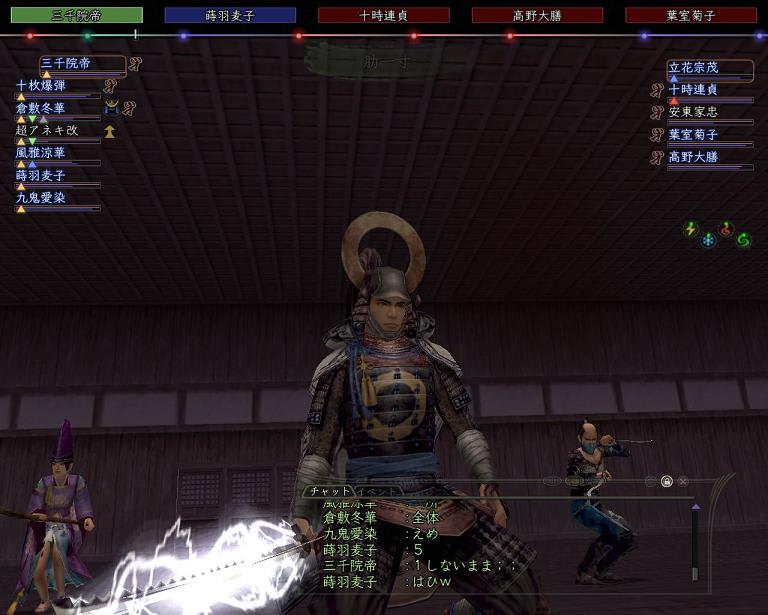Click the chat log scrollbar
The height and width of the screenshot is (615, 768).
point(695,545)
